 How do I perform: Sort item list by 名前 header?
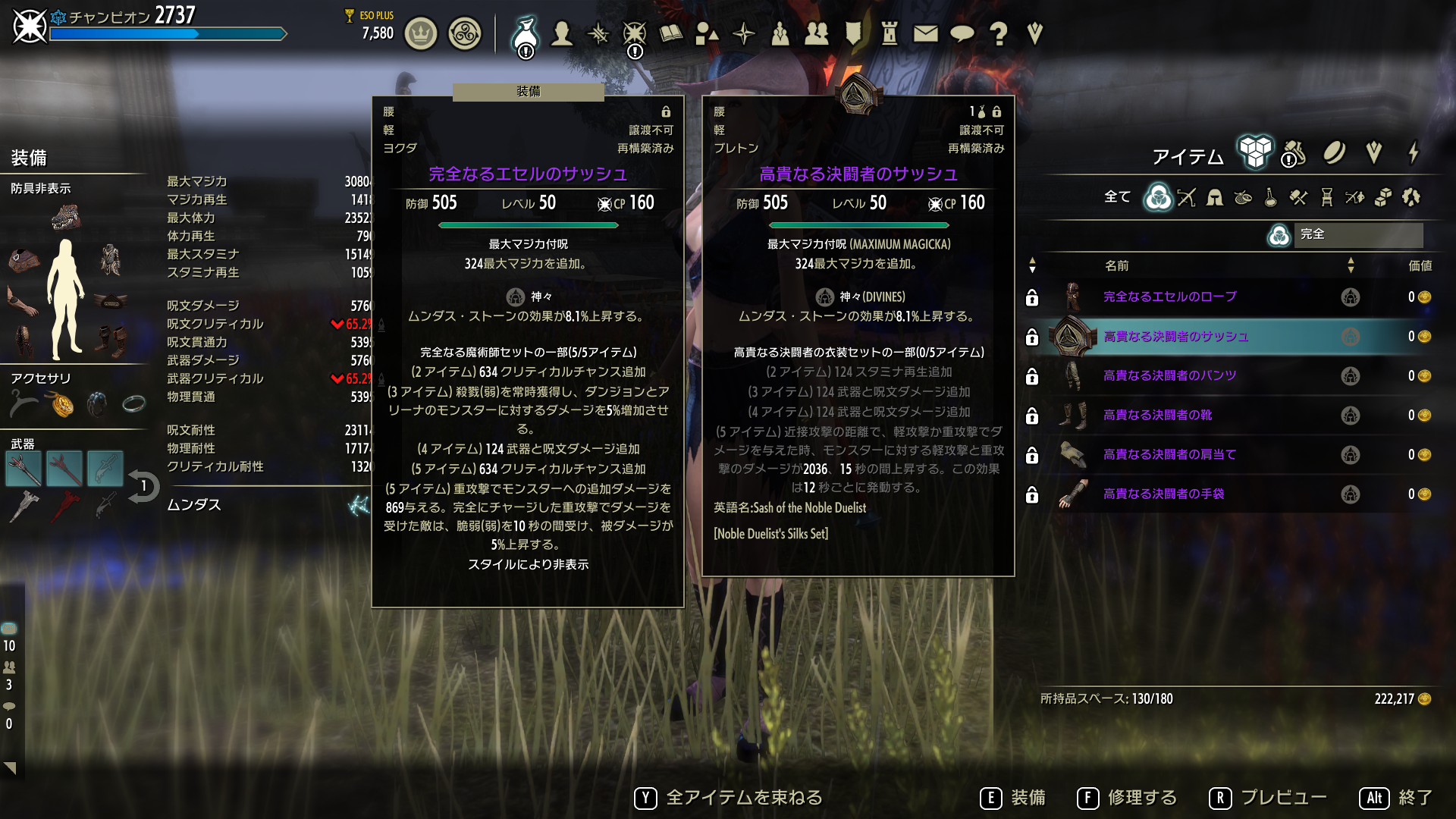coord(1116,265)
